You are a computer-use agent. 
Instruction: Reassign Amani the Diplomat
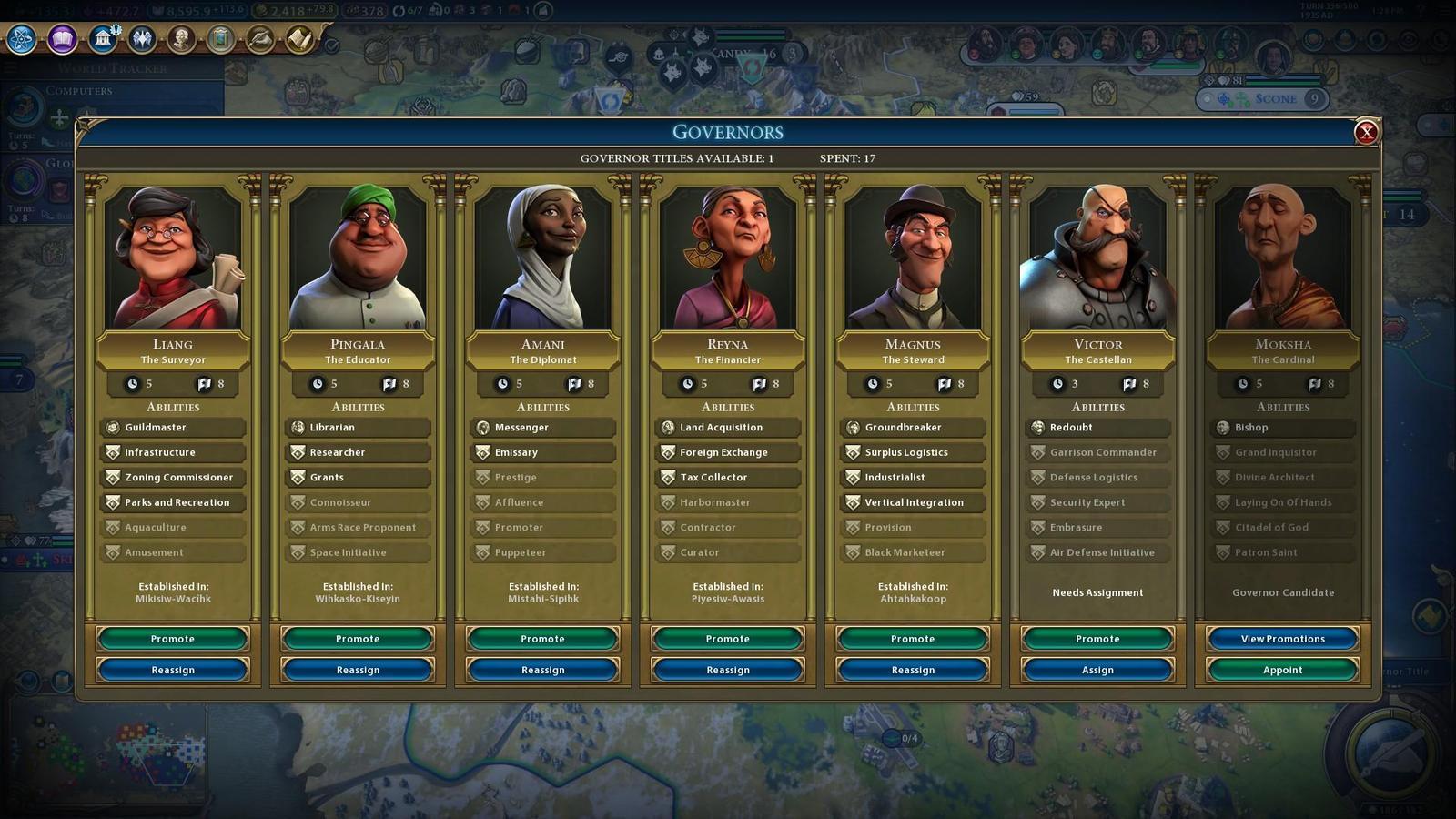point(542,670)
